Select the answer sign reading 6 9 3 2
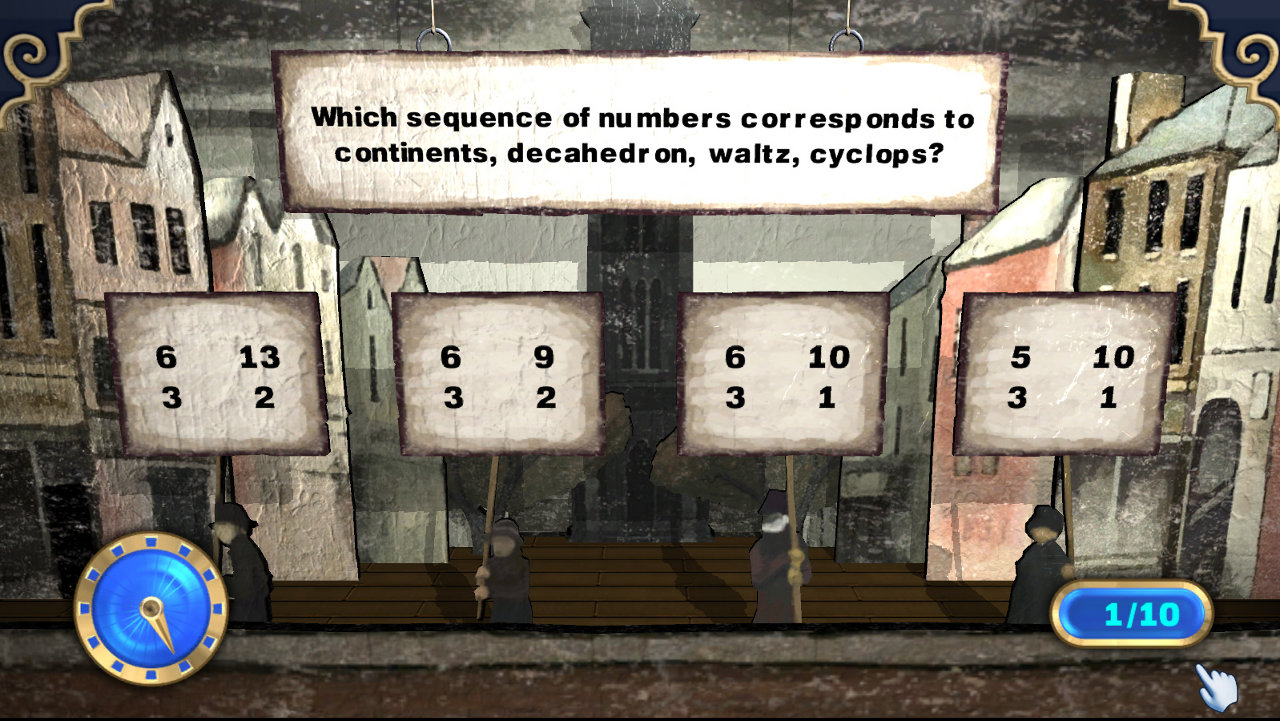This screenshot has width=1280, height=721. click(x=498, y=375)
